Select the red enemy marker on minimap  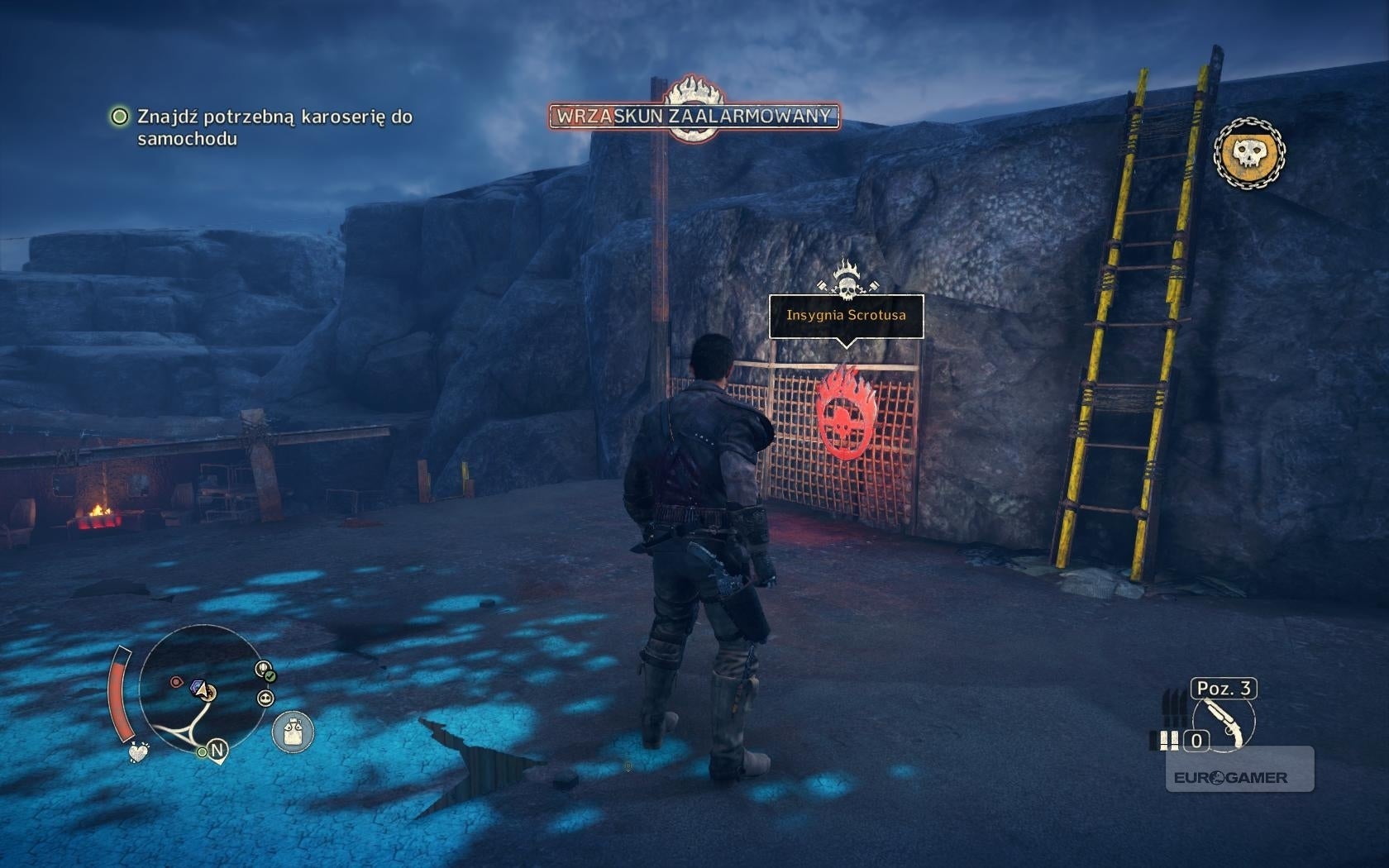point(176,682)
